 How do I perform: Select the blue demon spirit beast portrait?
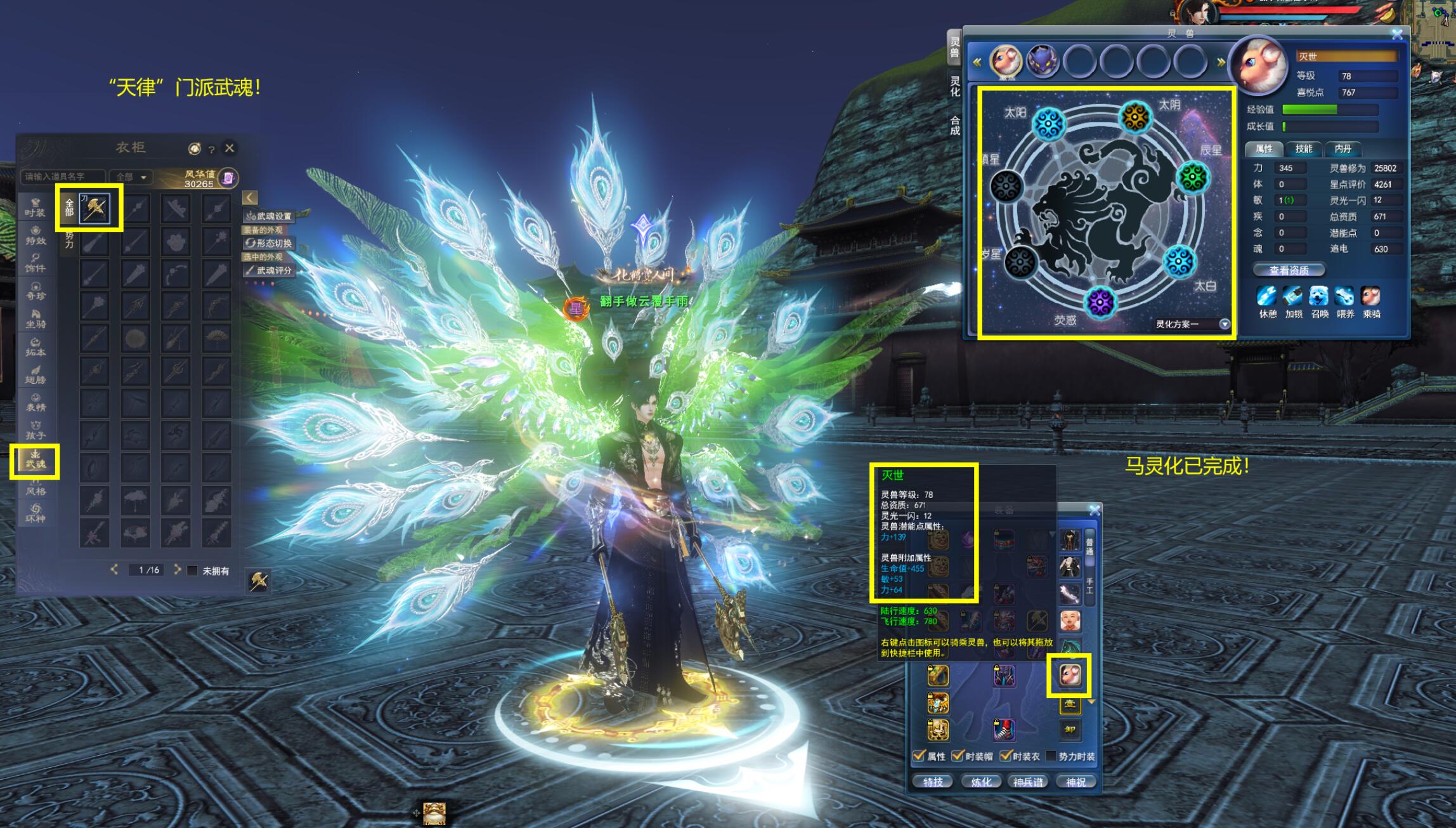tap(1042, 62)
